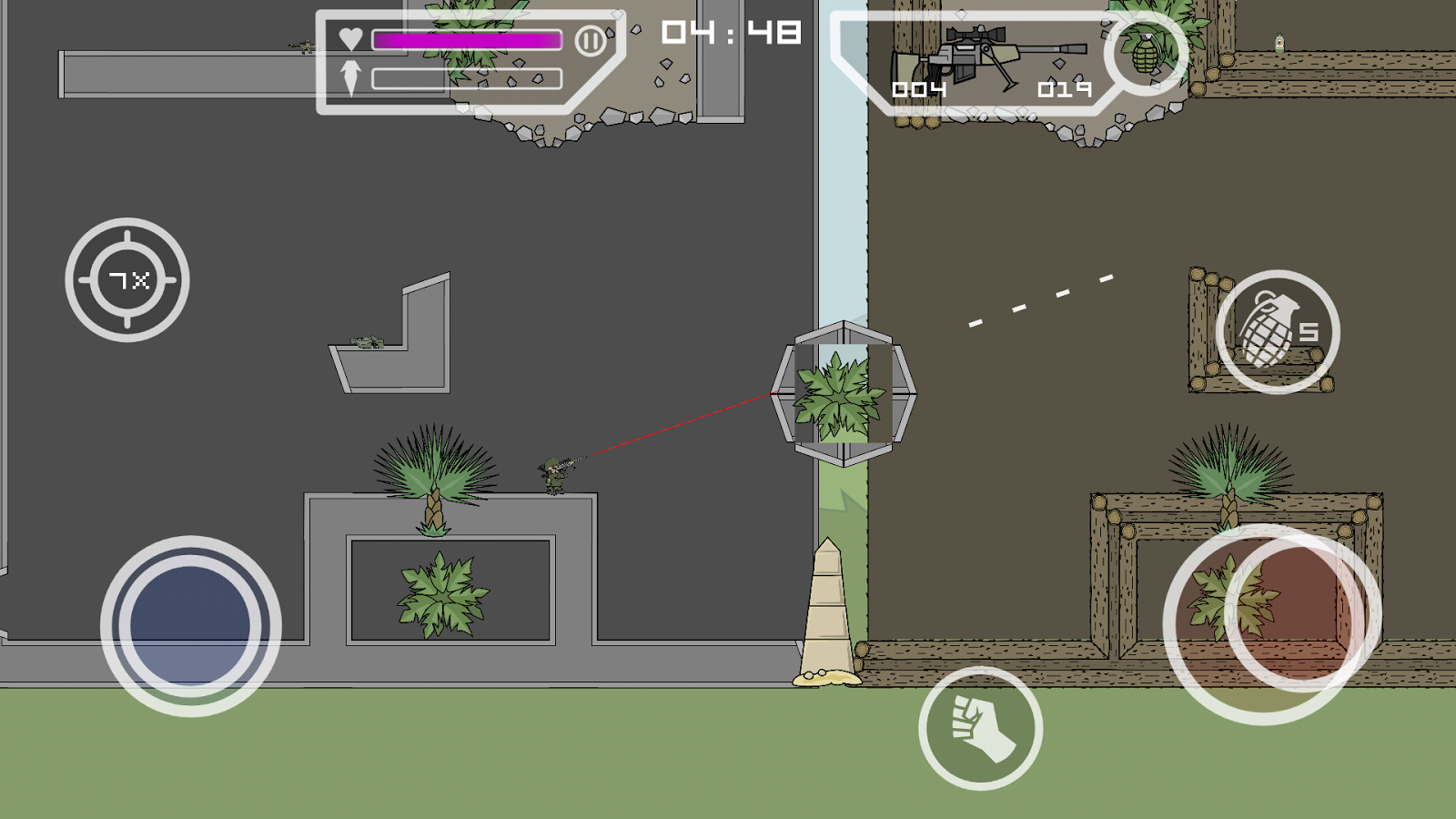This screenshot has height=819, width=1456.
Task: Perform a melee attack with the fist button
Action: [982, 730]
